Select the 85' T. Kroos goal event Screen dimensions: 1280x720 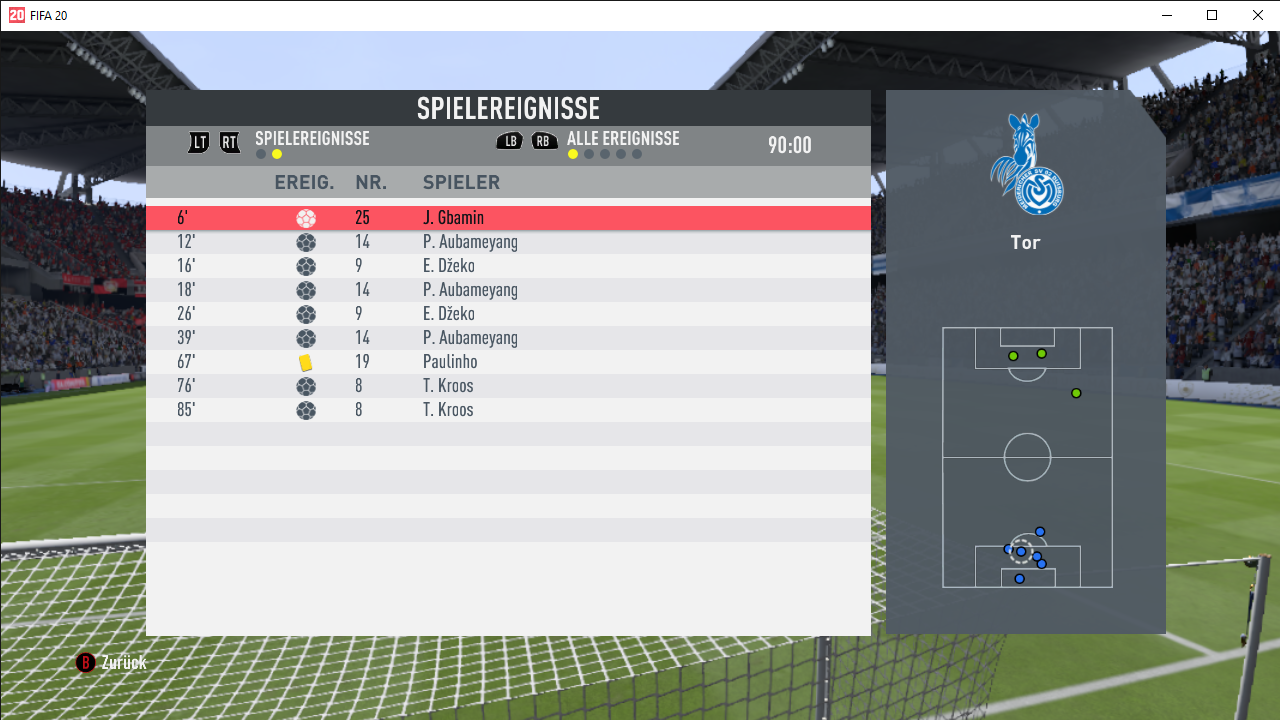(x=508, y=410)
